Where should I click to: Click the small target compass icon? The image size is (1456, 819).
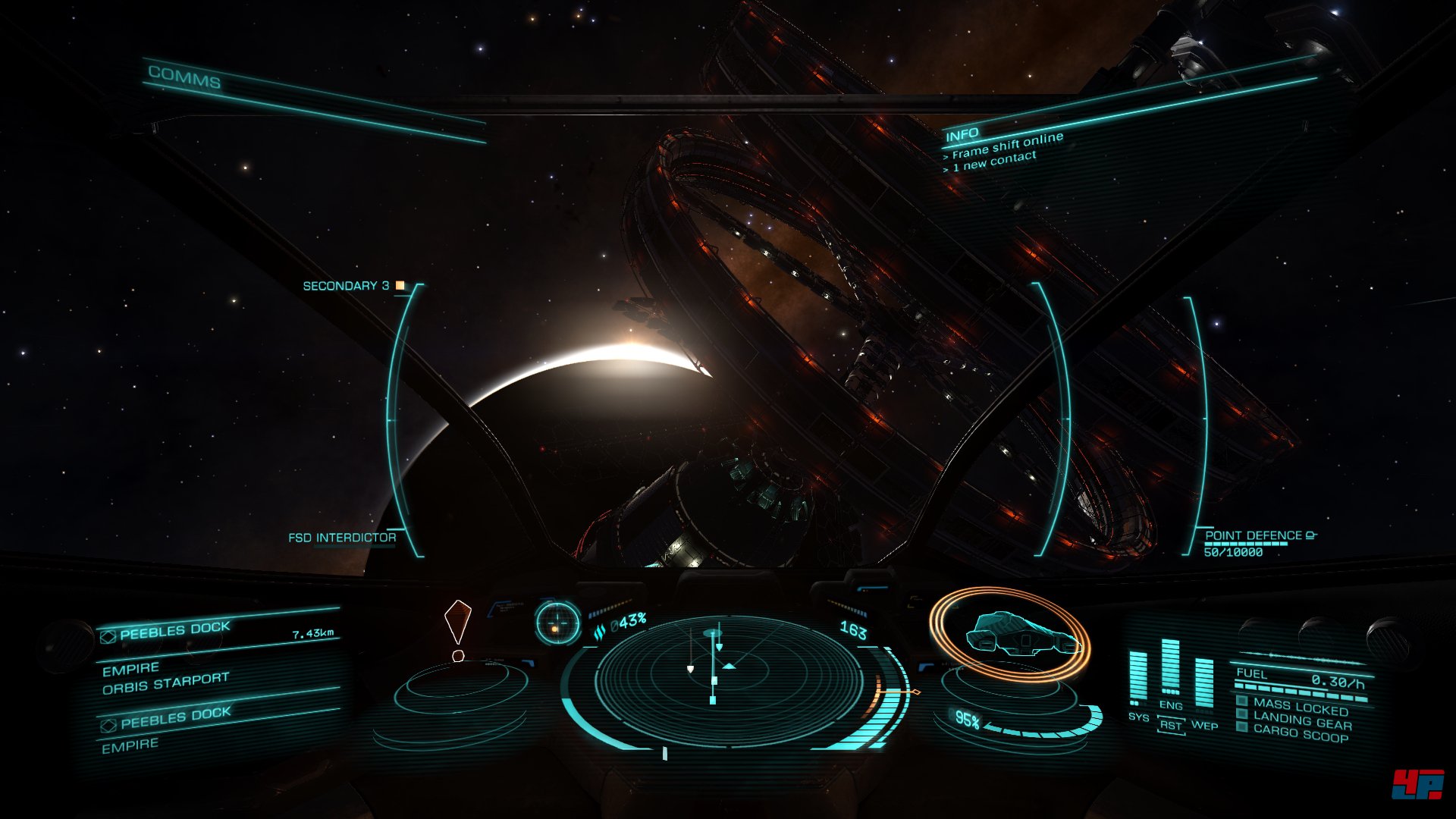point(557,623)
